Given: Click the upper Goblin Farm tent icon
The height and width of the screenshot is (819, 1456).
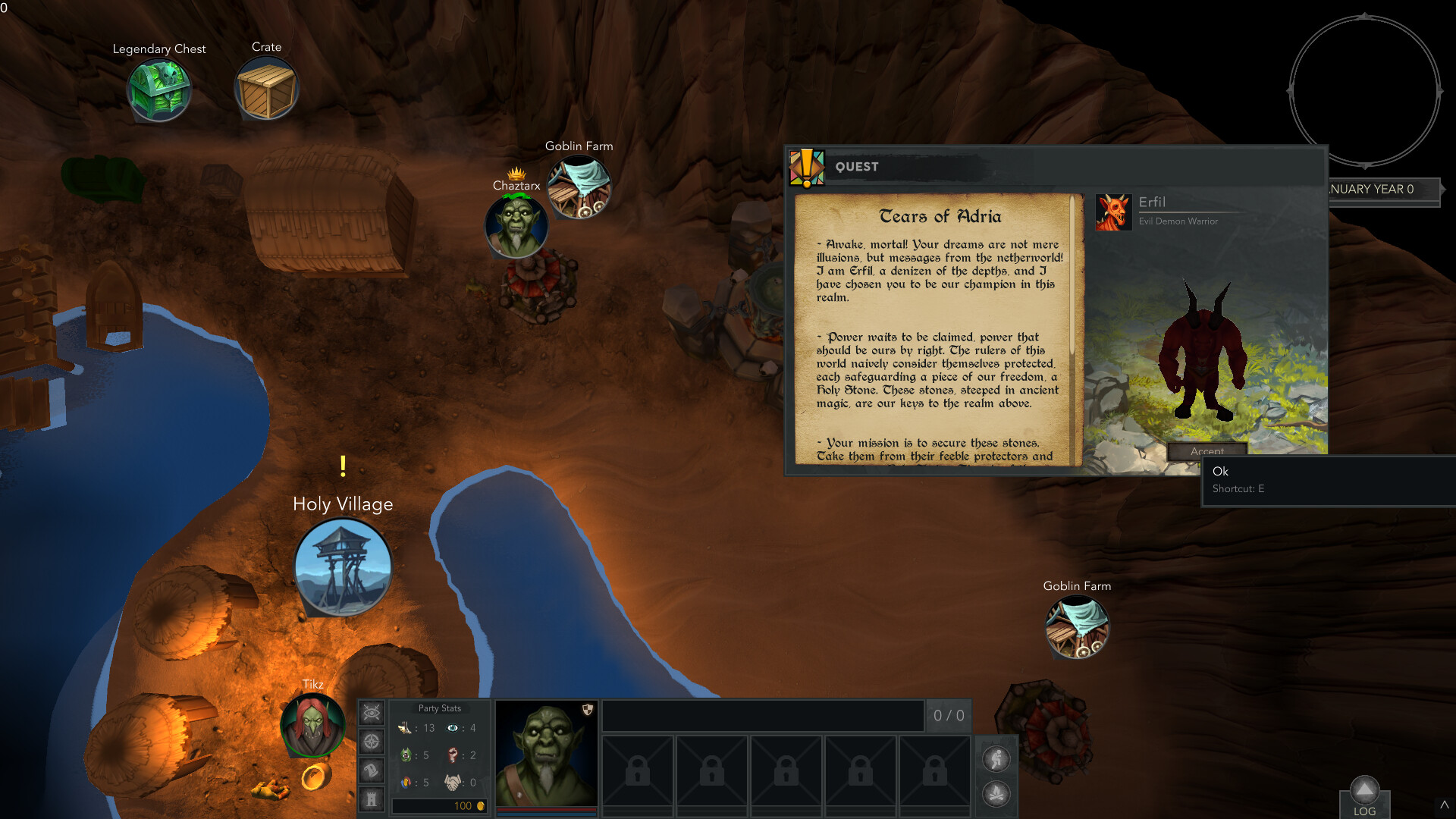Looking at the screenshot, I should tap(579, 186).
